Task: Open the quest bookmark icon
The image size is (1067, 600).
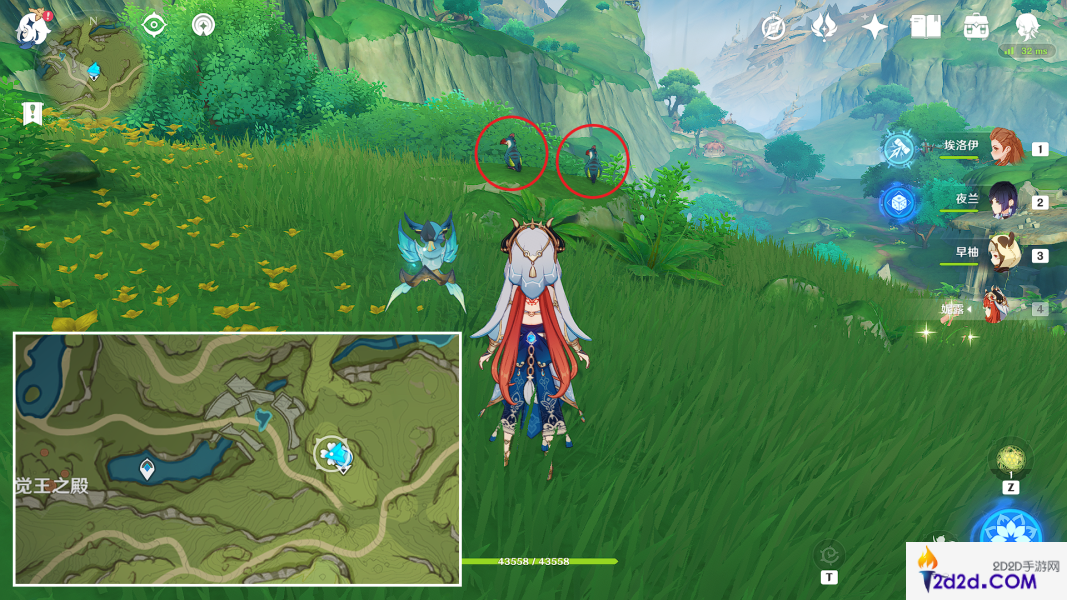Action: point(32,113)
